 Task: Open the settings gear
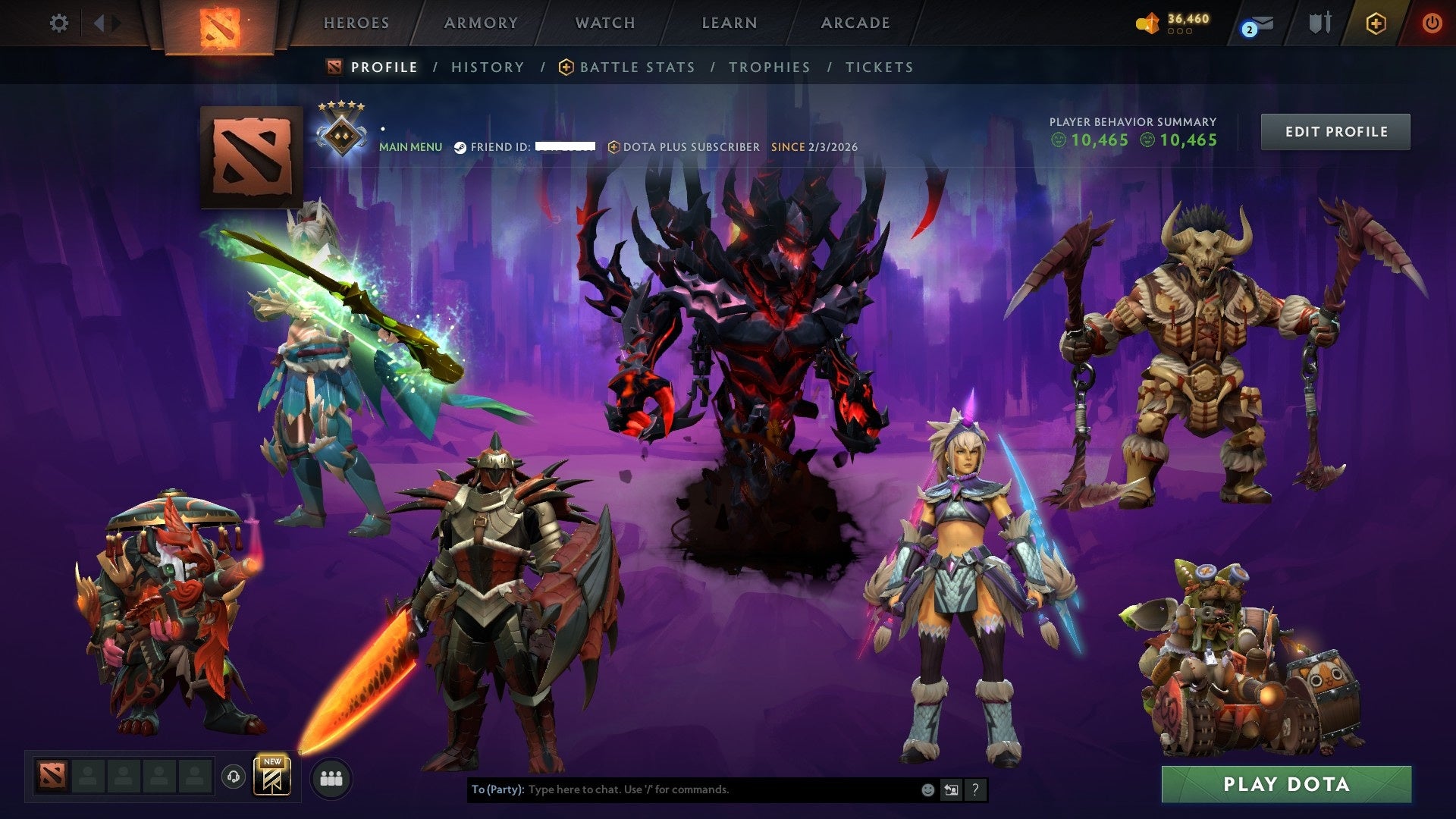coord(59,24)
